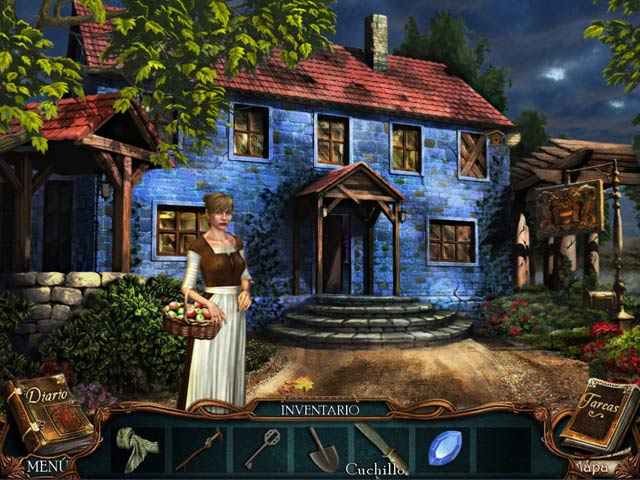Select the old key in inventory

pos(261,448)
